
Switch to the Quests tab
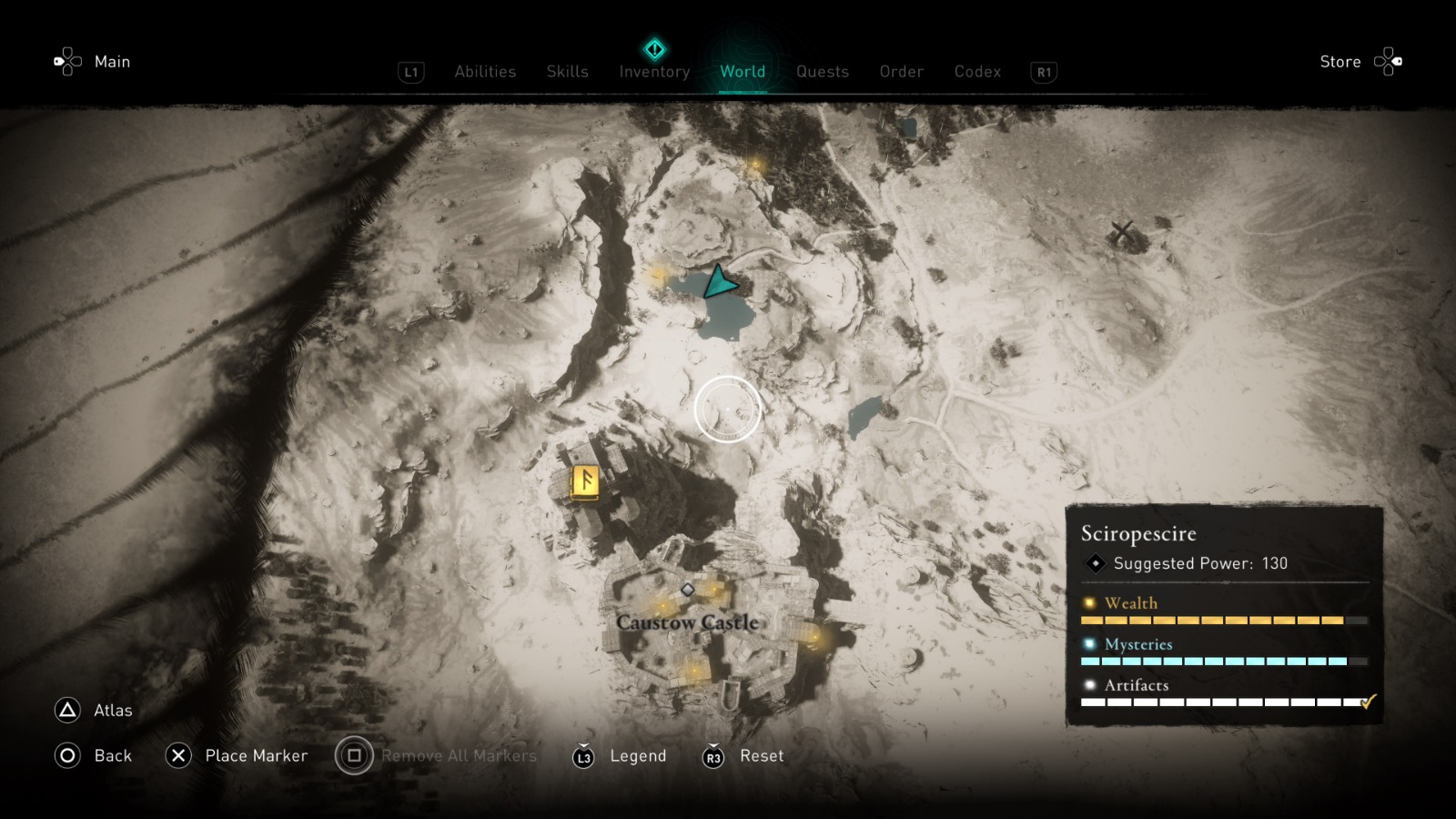[822, 71]
